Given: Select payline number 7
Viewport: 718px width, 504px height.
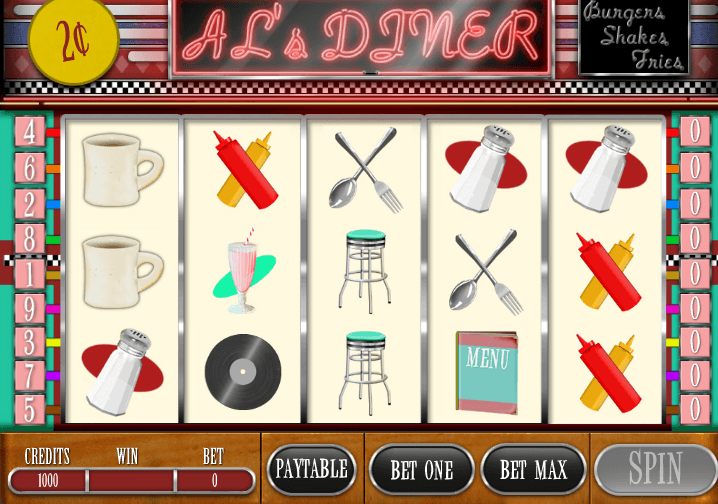Looking at the screenshot, I should pos(29,376).
